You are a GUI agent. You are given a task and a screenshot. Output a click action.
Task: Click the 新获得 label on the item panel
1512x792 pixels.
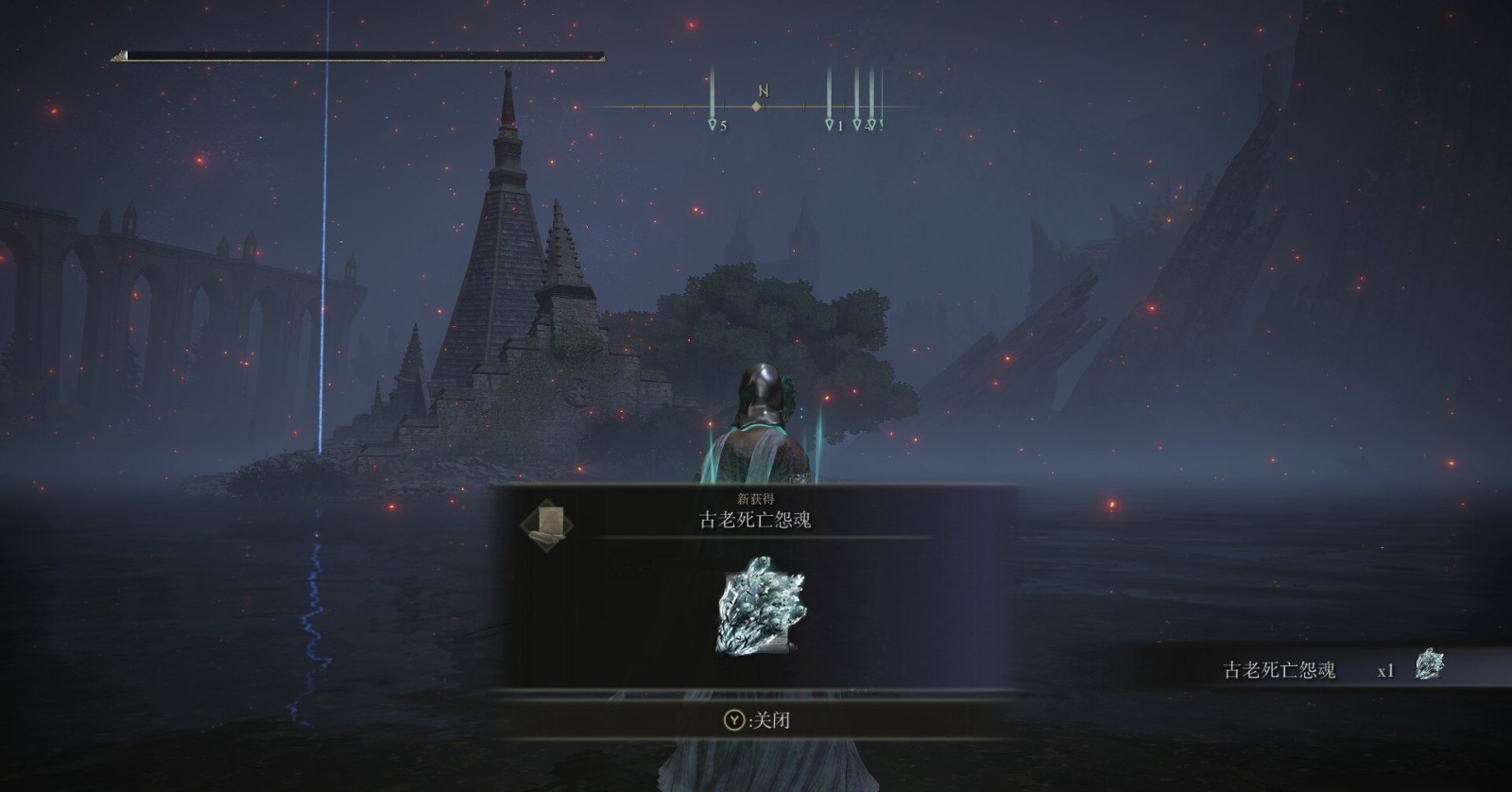pyautogui.click(x=756, y=498)
